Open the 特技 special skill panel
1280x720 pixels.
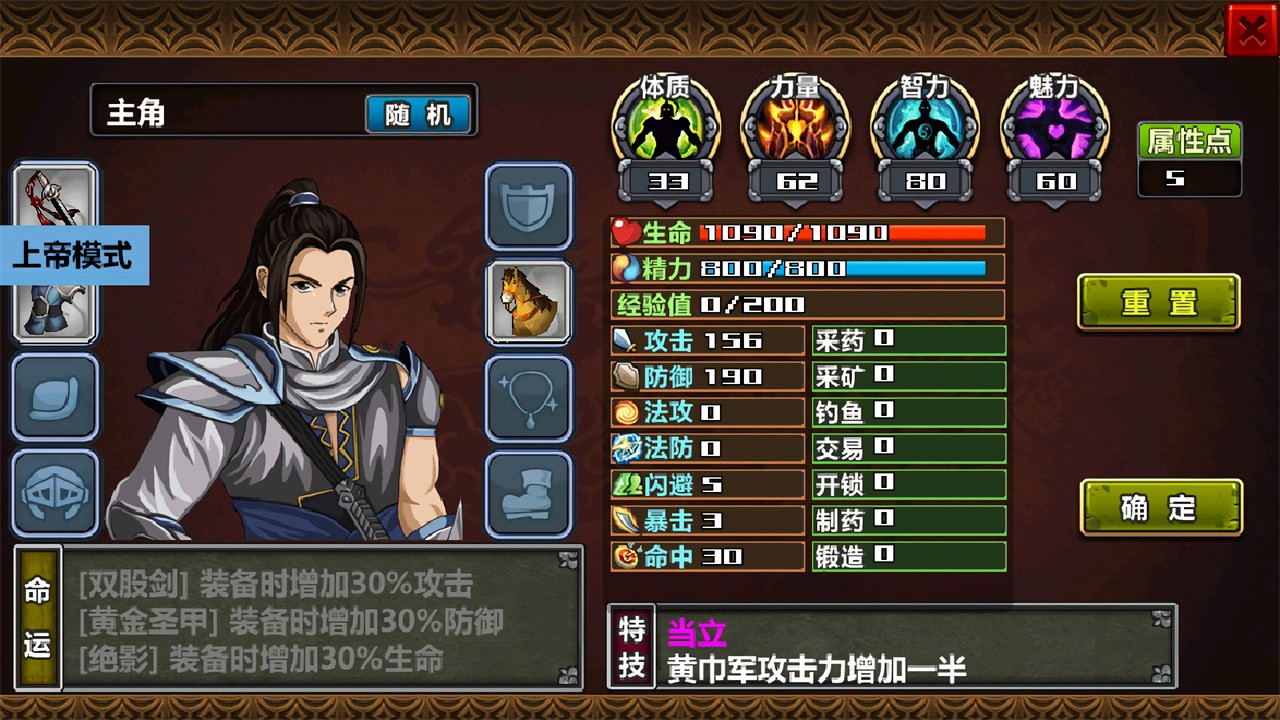[x=631, y=647]
